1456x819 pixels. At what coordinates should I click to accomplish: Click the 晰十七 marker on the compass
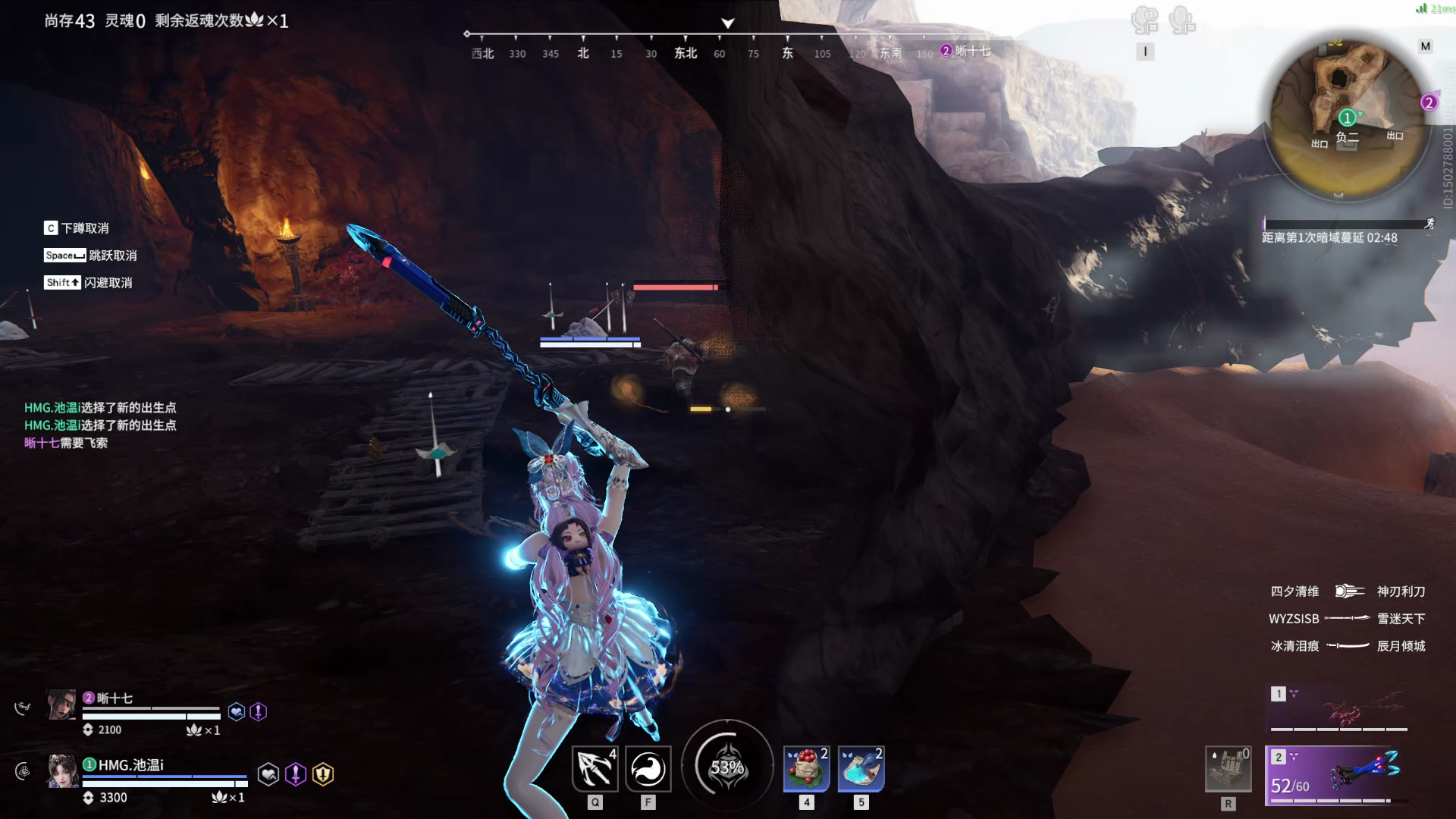pos(965,51)
